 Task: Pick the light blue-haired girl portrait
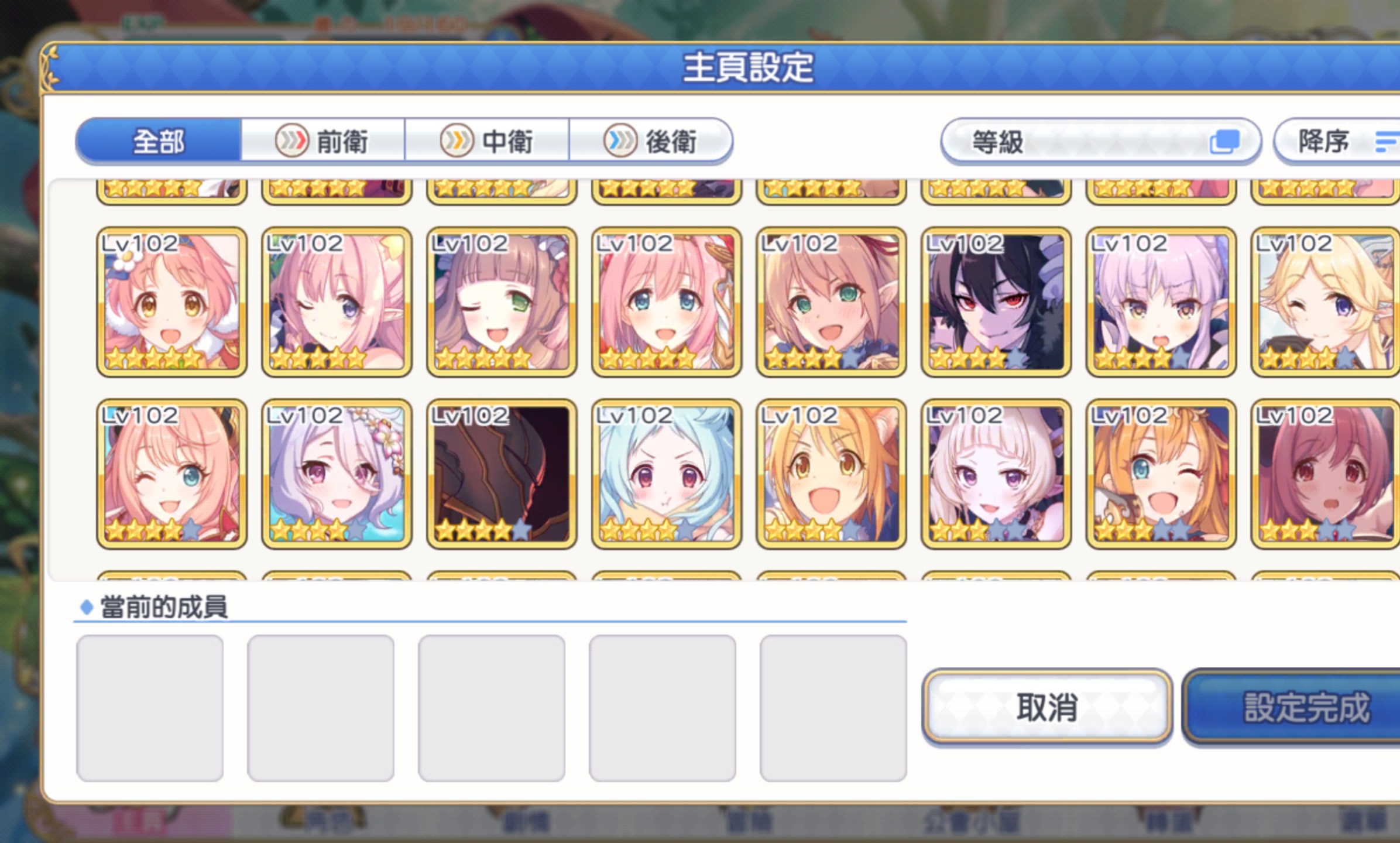(x=666, y=474)
